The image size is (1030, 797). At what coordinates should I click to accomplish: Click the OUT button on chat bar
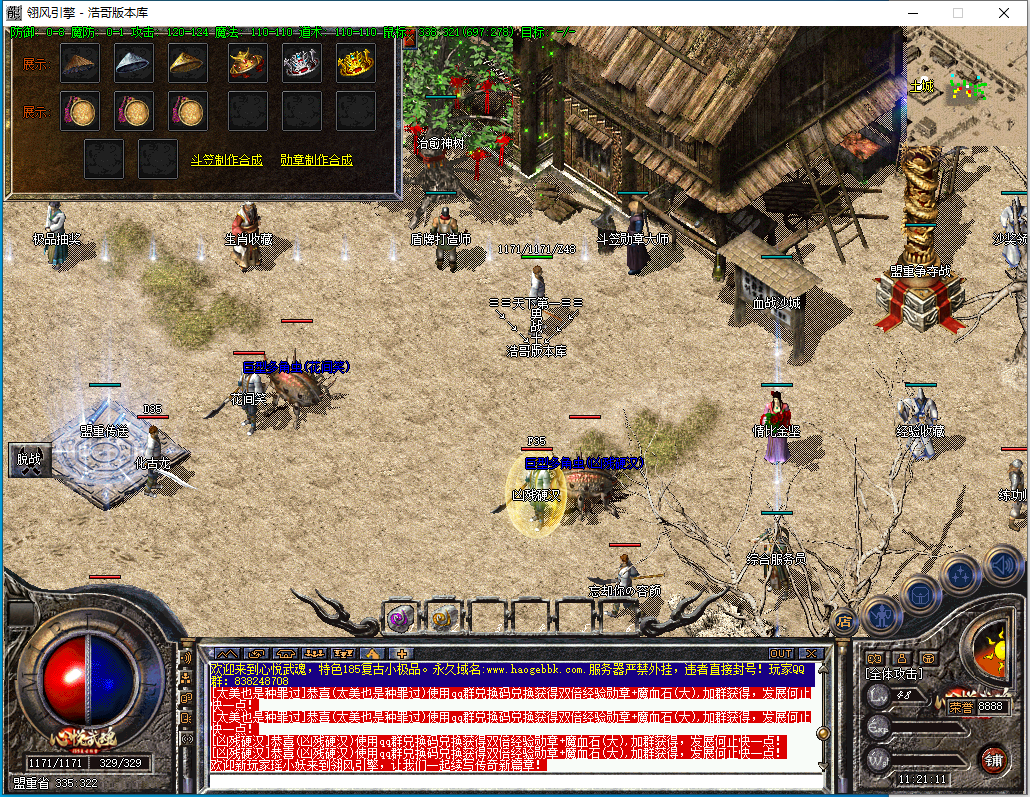780,653
